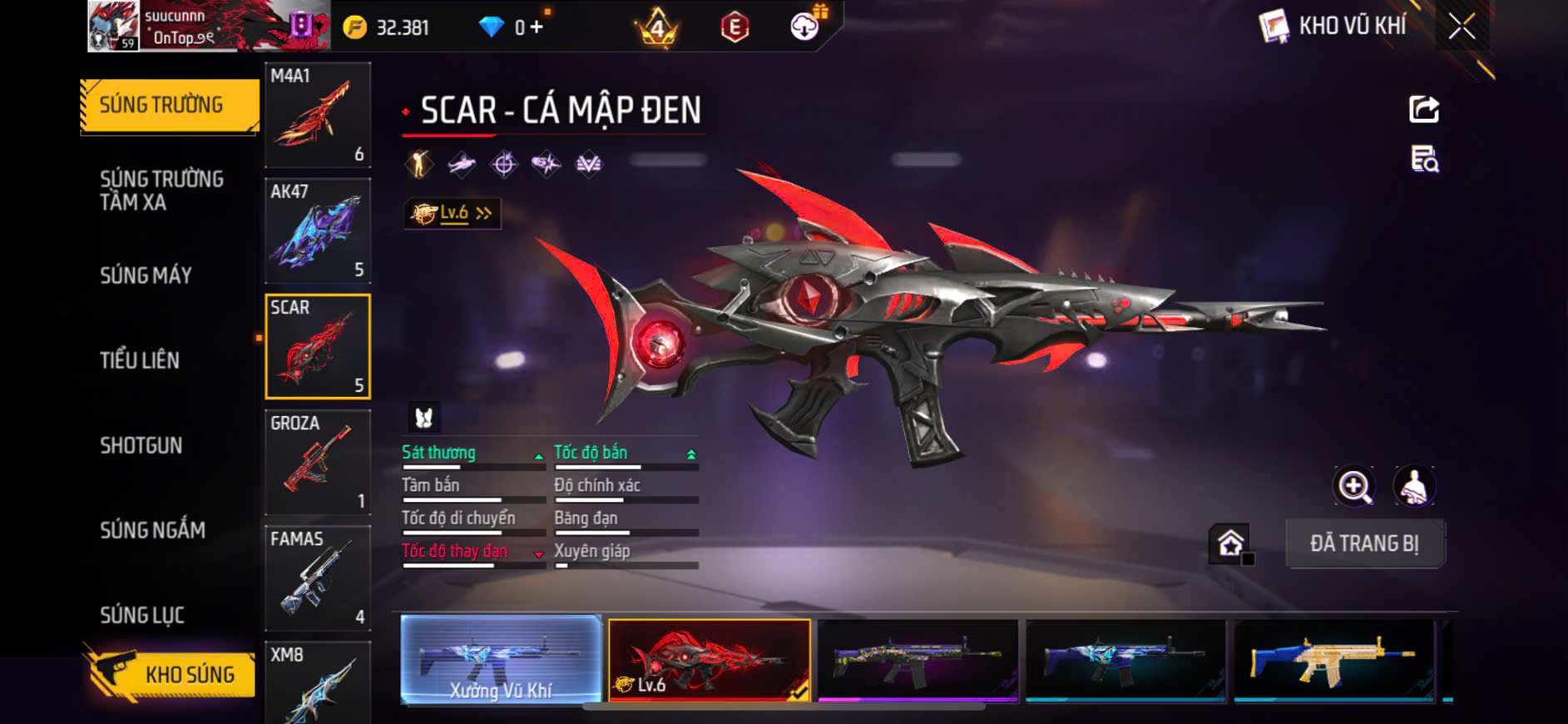Click the Kho Súng button
The image size is (1568, 724).
pos(171,674)
